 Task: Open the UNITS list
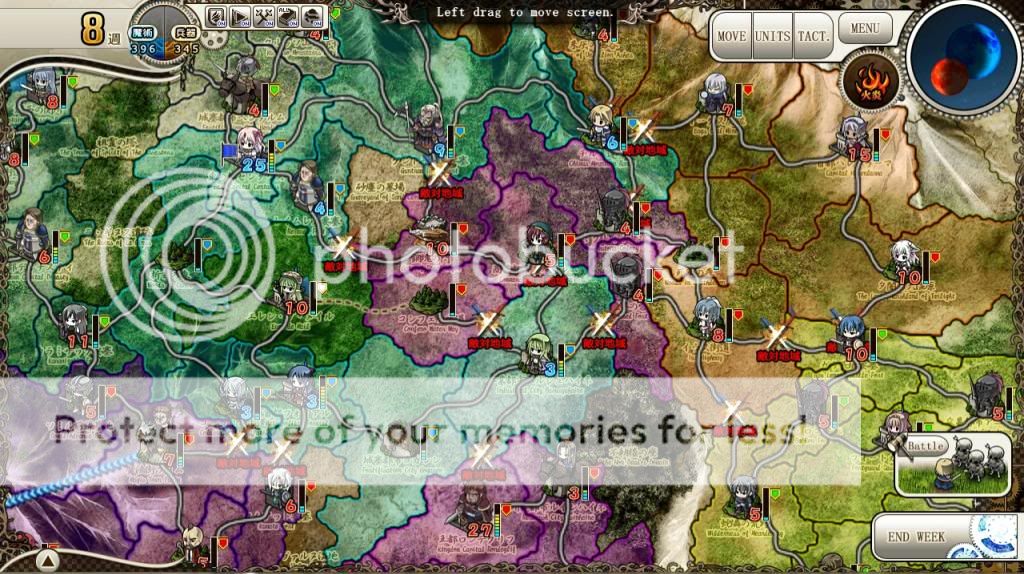[772, 36]
